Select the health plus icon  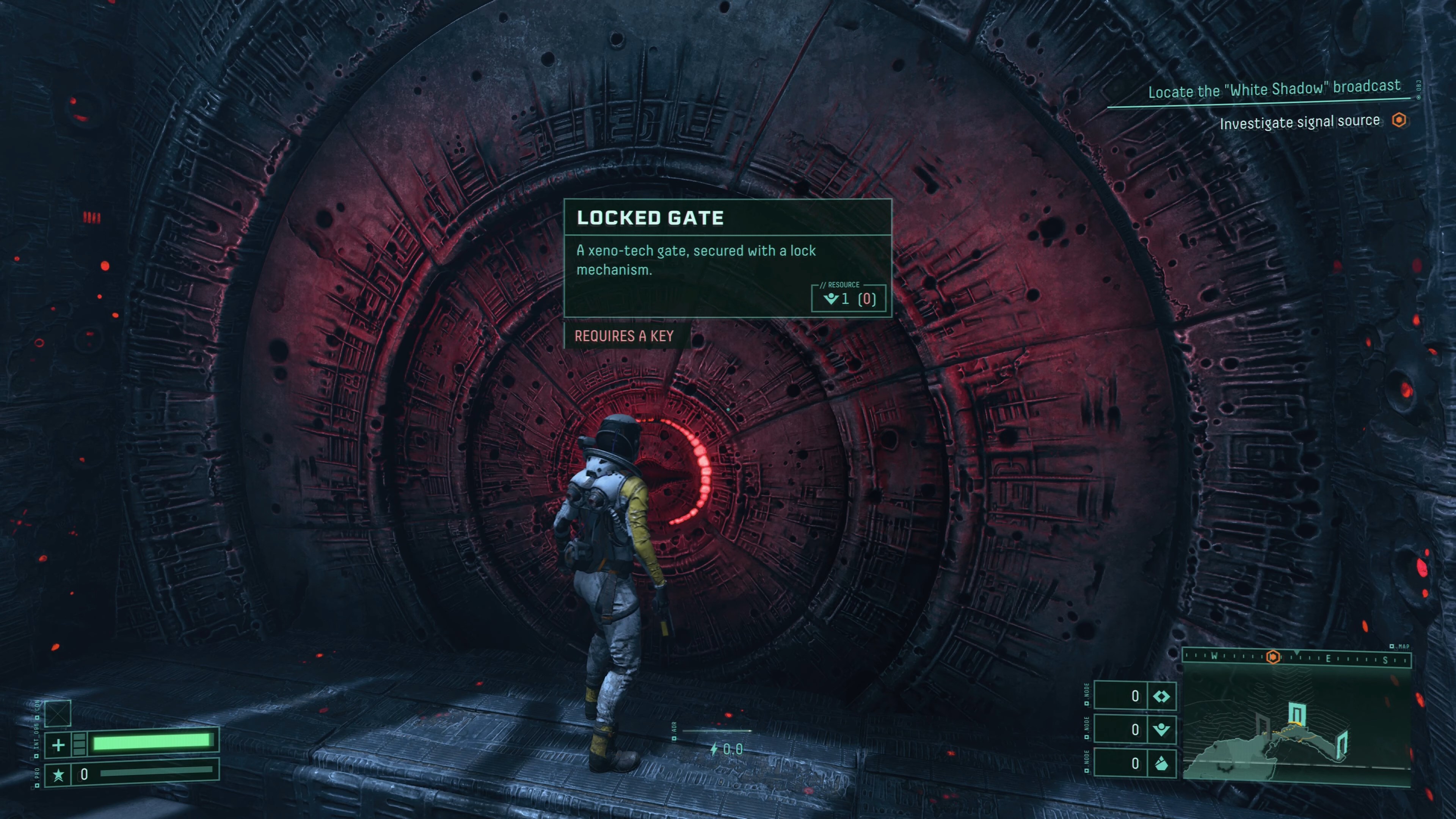click(58, 744)
